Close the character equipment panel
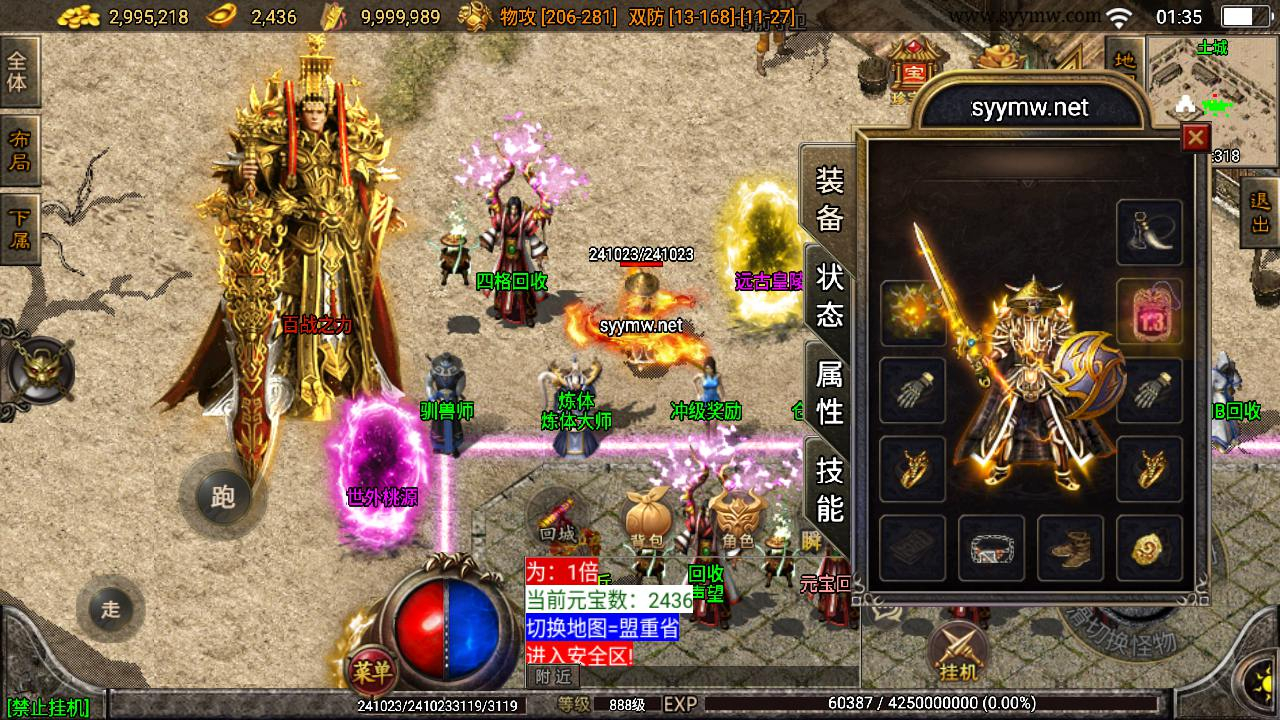1280x720 pixels. [1195, 138]
